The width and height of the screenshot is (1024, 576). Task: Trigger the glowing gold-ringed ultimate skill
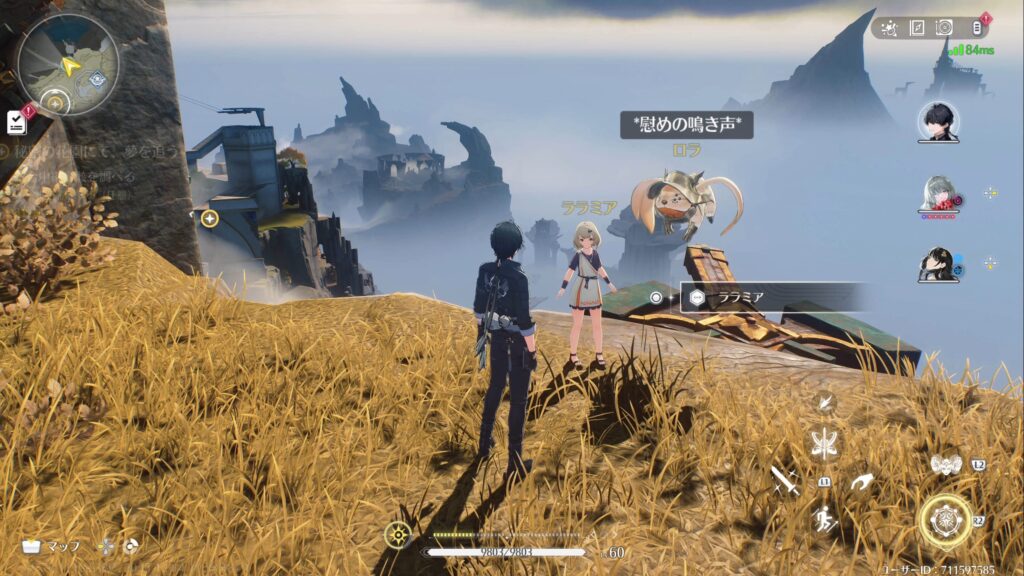pyautogui.click(x=945, y=520)
